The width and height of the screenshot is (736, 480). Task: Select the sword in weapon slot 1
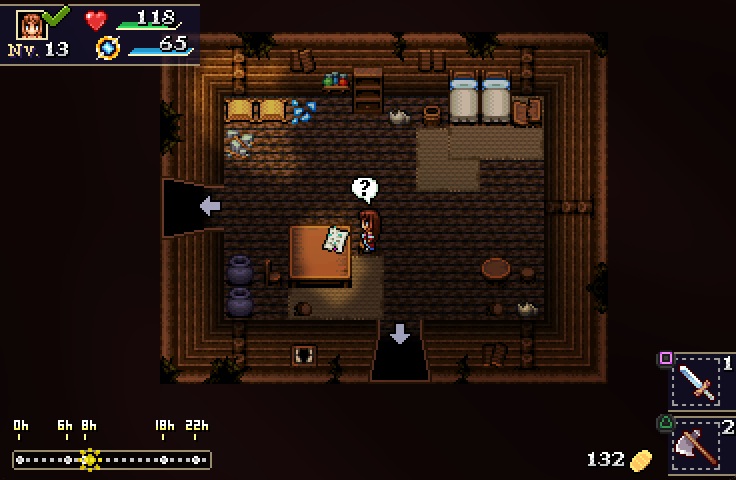coord(696,380)
